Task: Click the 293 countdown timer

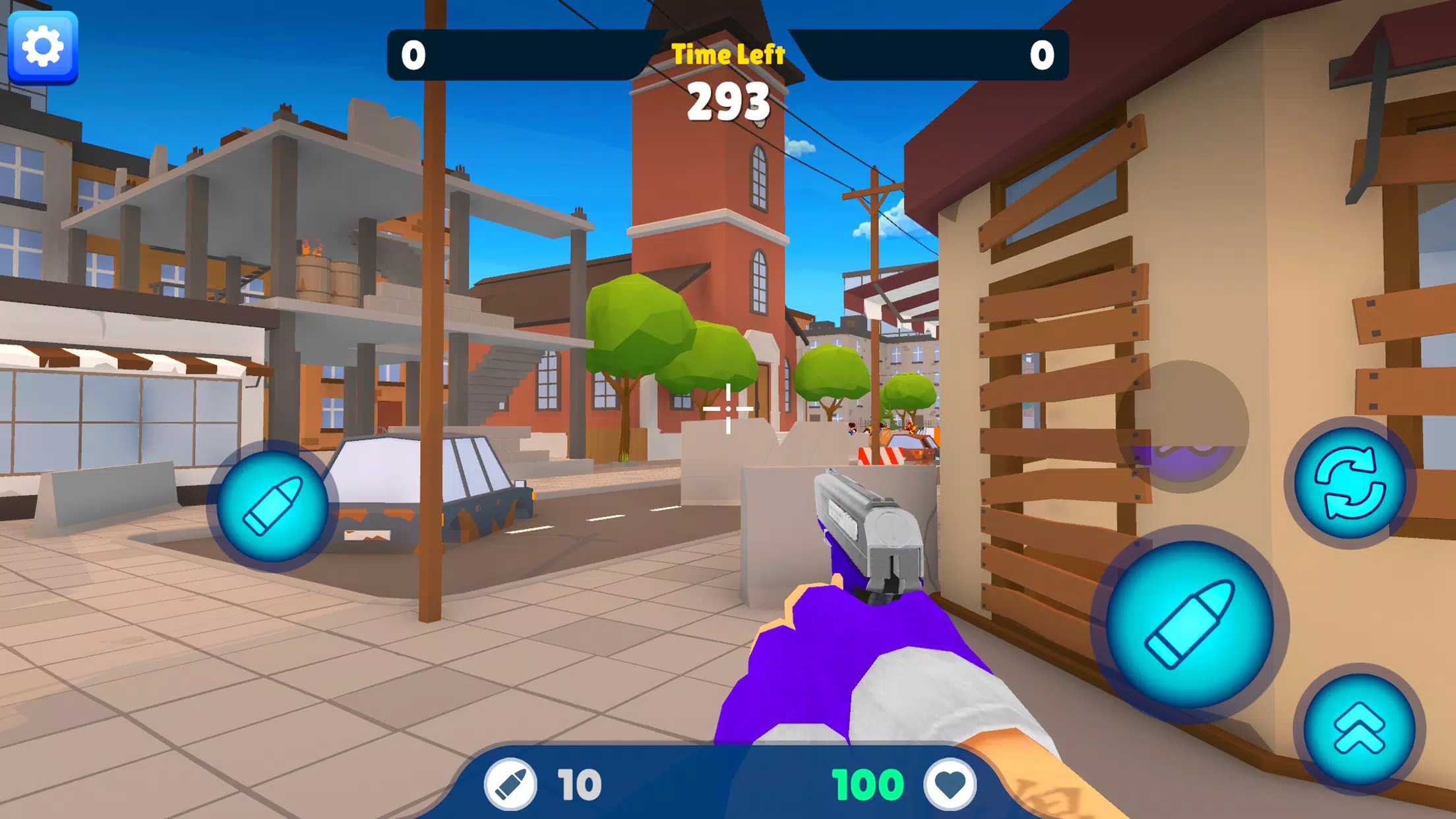Action: (728, 100)
